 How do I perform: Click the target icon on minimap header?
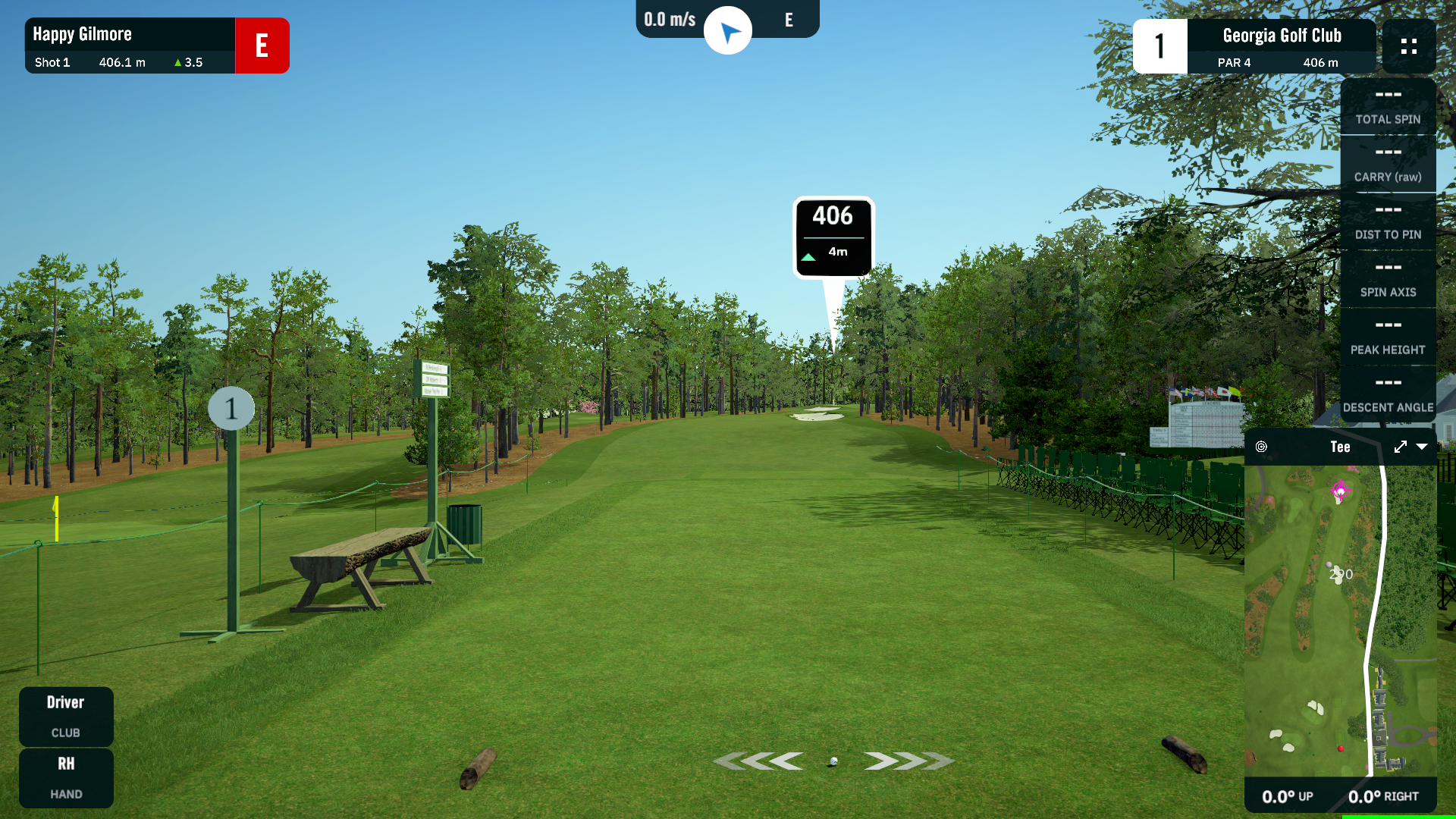(x=1261, y=447)
